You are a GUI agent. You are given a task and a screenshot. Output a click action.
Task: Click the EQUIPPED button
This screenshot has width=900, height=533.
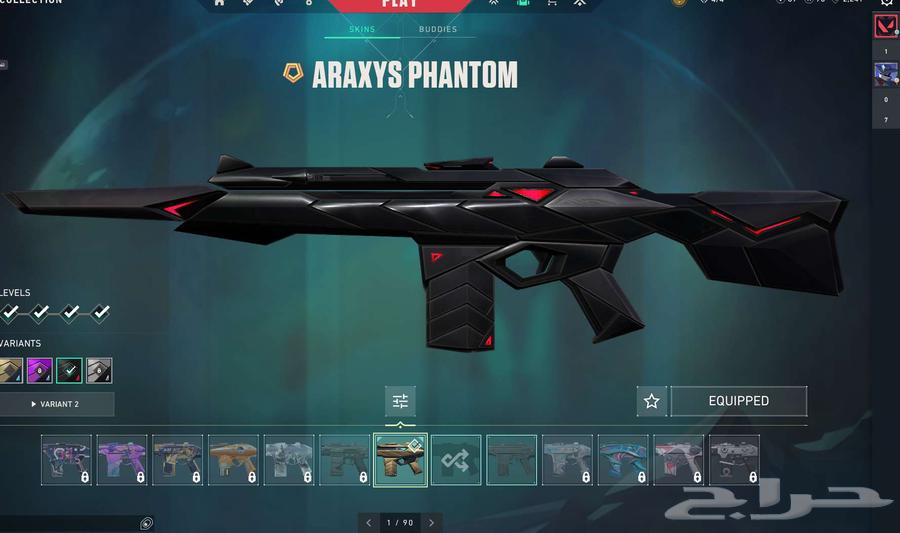point(738,401)
